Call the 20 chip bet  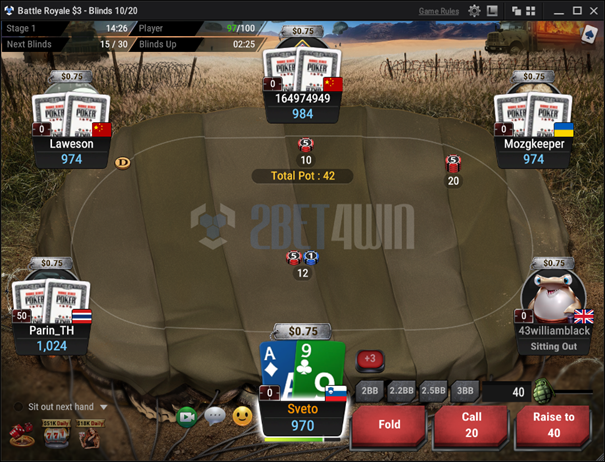click(x=472, y=424)
